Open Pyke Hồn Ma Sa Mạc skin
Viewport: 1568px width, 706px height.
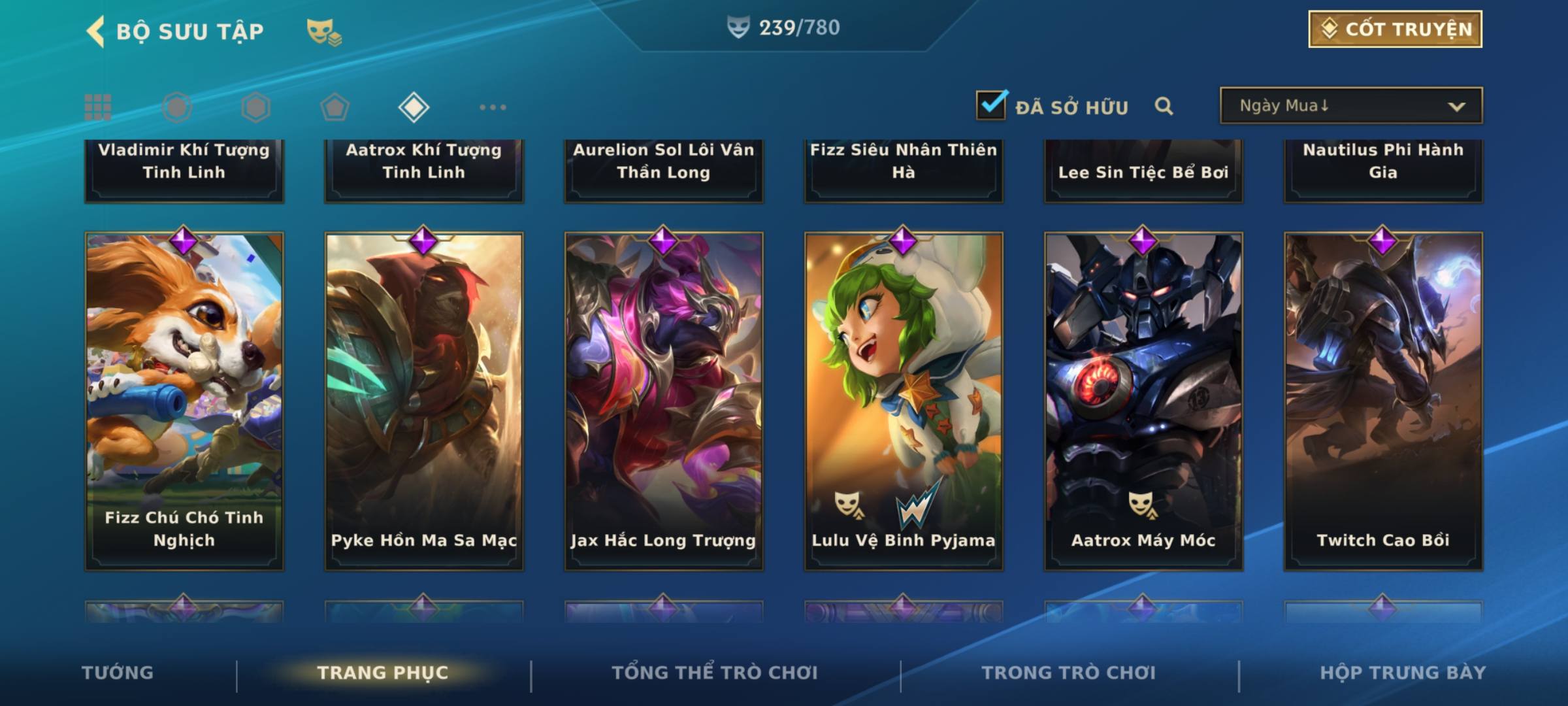point(424,401)
